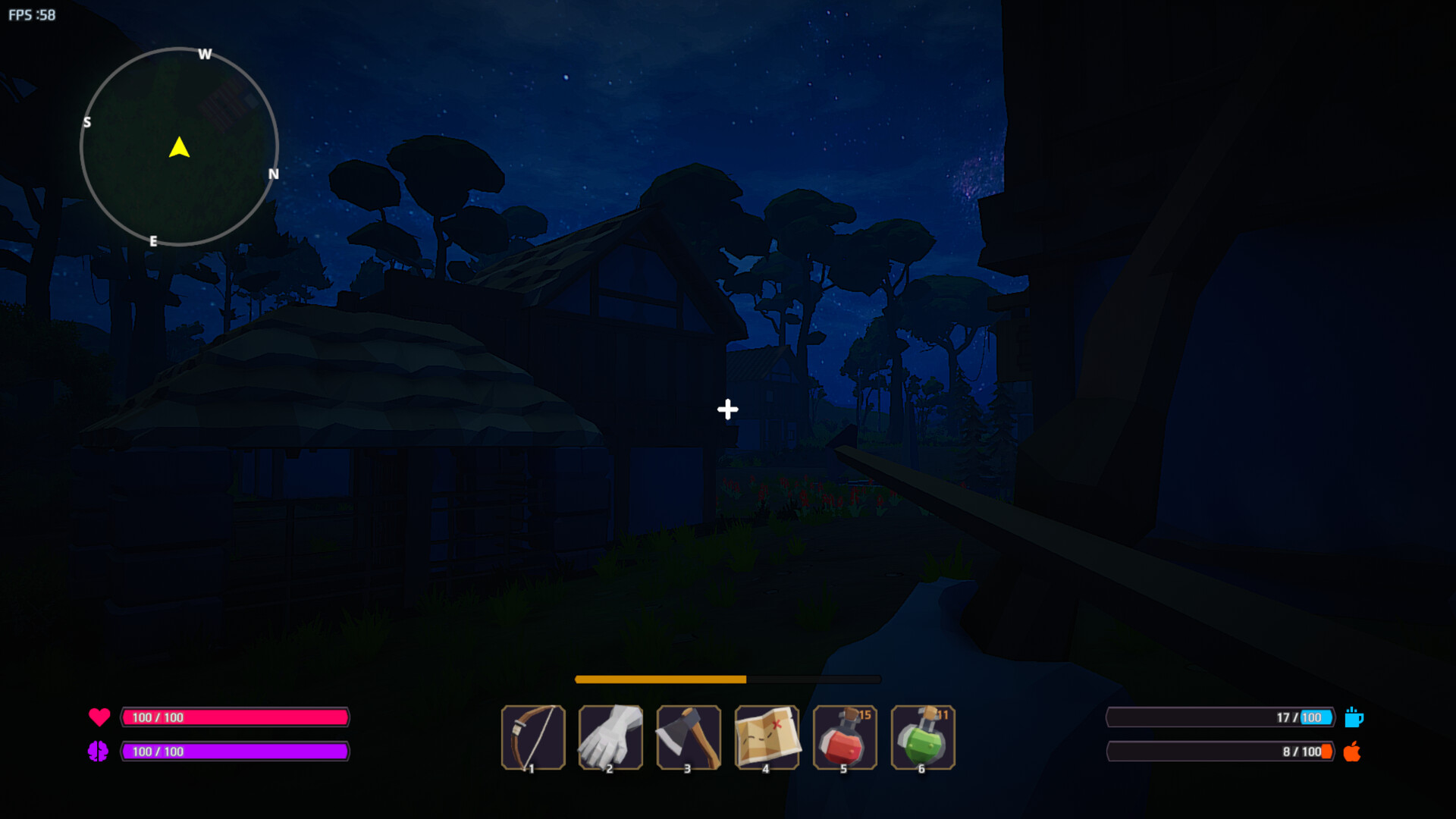Click the W label on the compass ring
1456x819 pixels.
[203, 55]
